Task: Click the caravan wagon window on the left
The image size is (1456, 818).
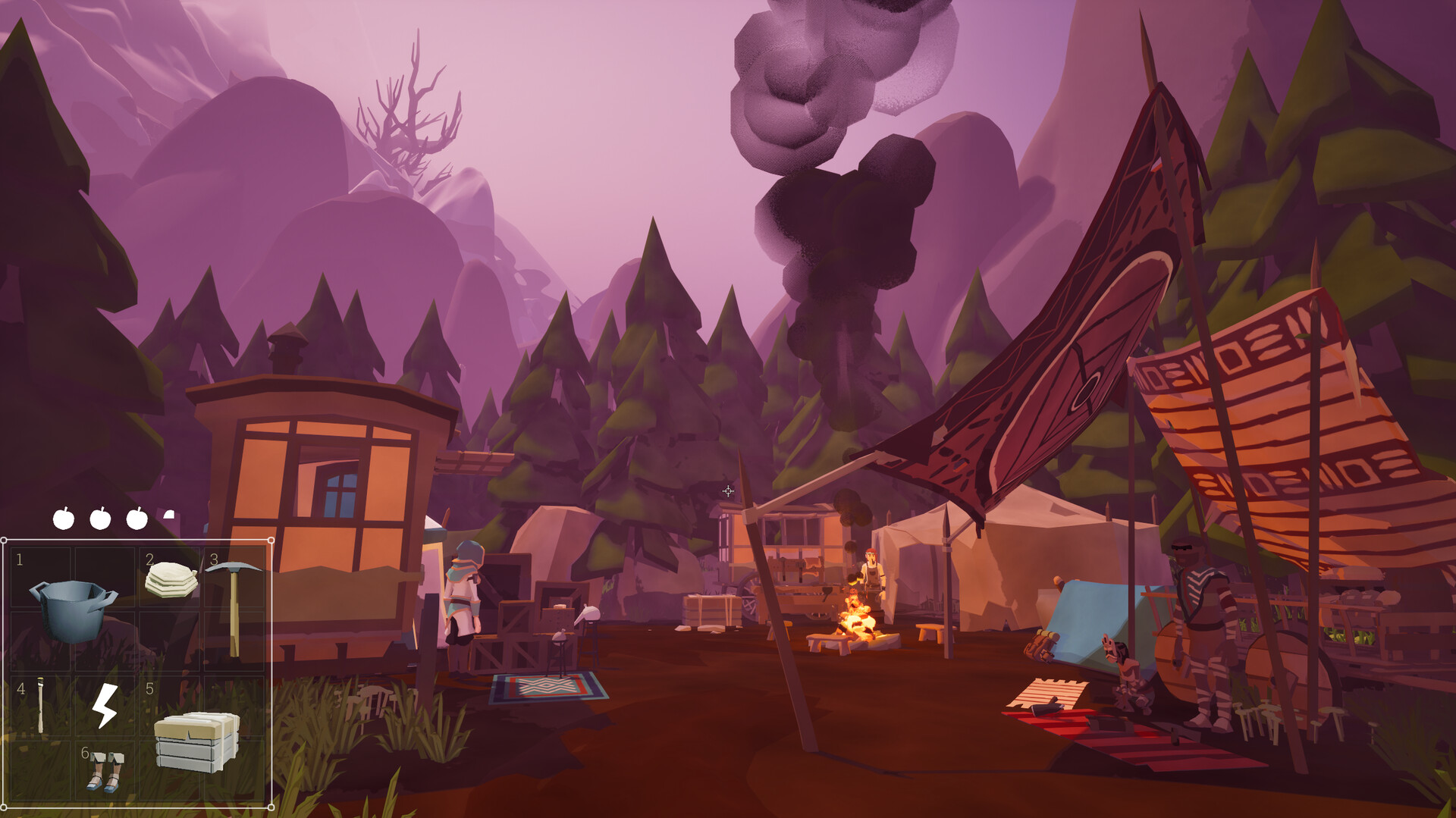Action: click(x=339, y=493)
